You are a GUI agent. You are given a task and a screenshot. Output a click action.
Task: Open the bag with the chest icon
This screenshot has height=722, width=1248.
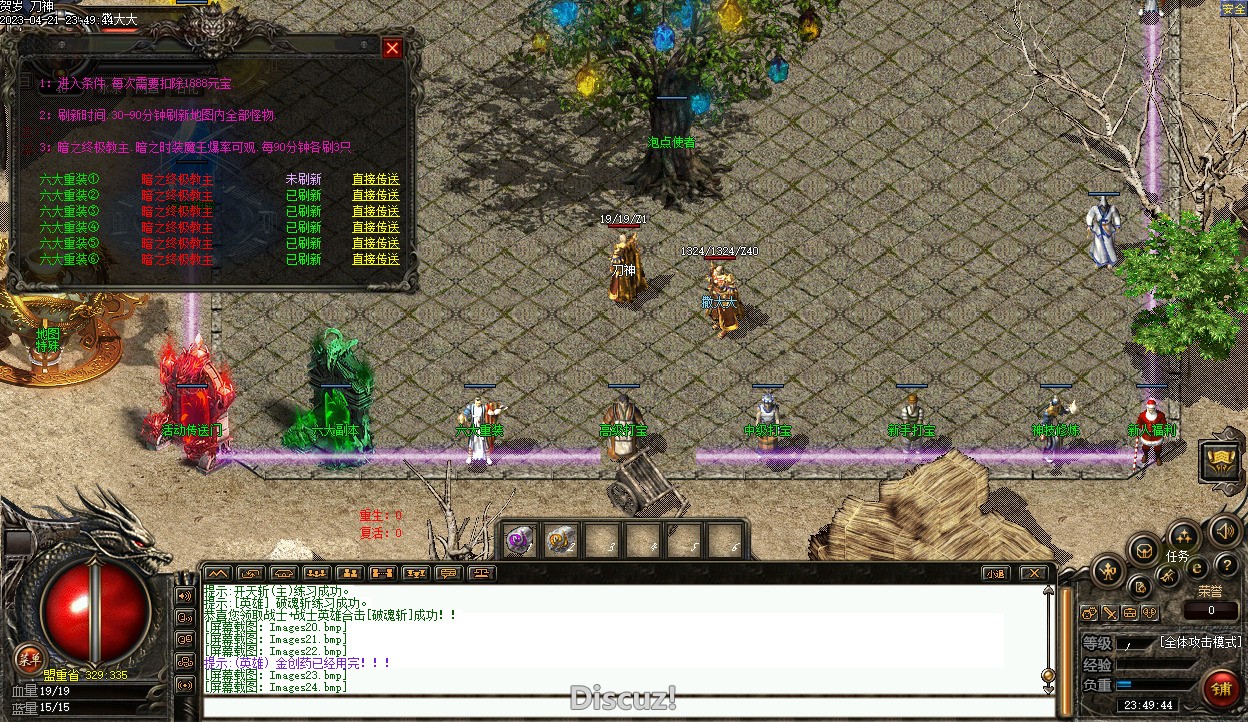pyautogui.click(x=1144, y=550)
